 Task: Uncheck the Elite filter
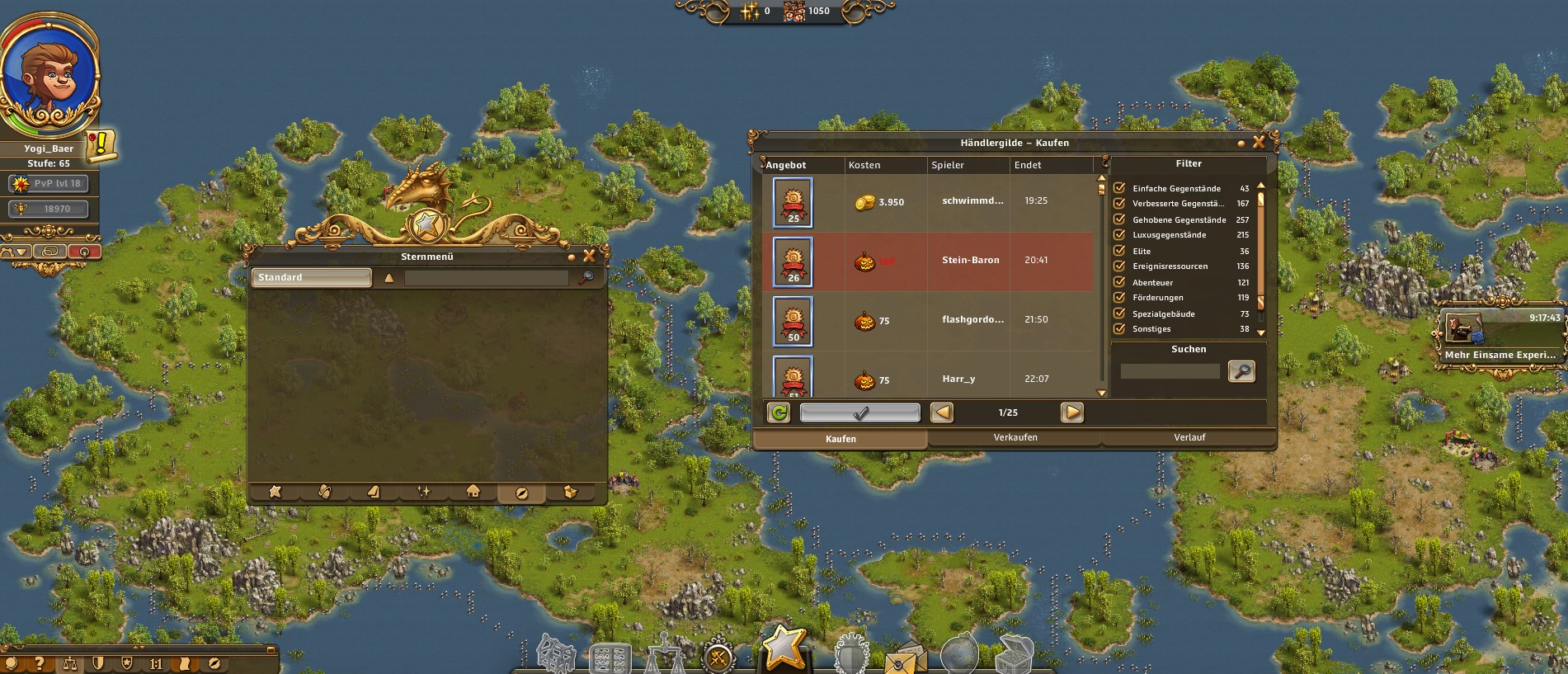point(1119,251)
